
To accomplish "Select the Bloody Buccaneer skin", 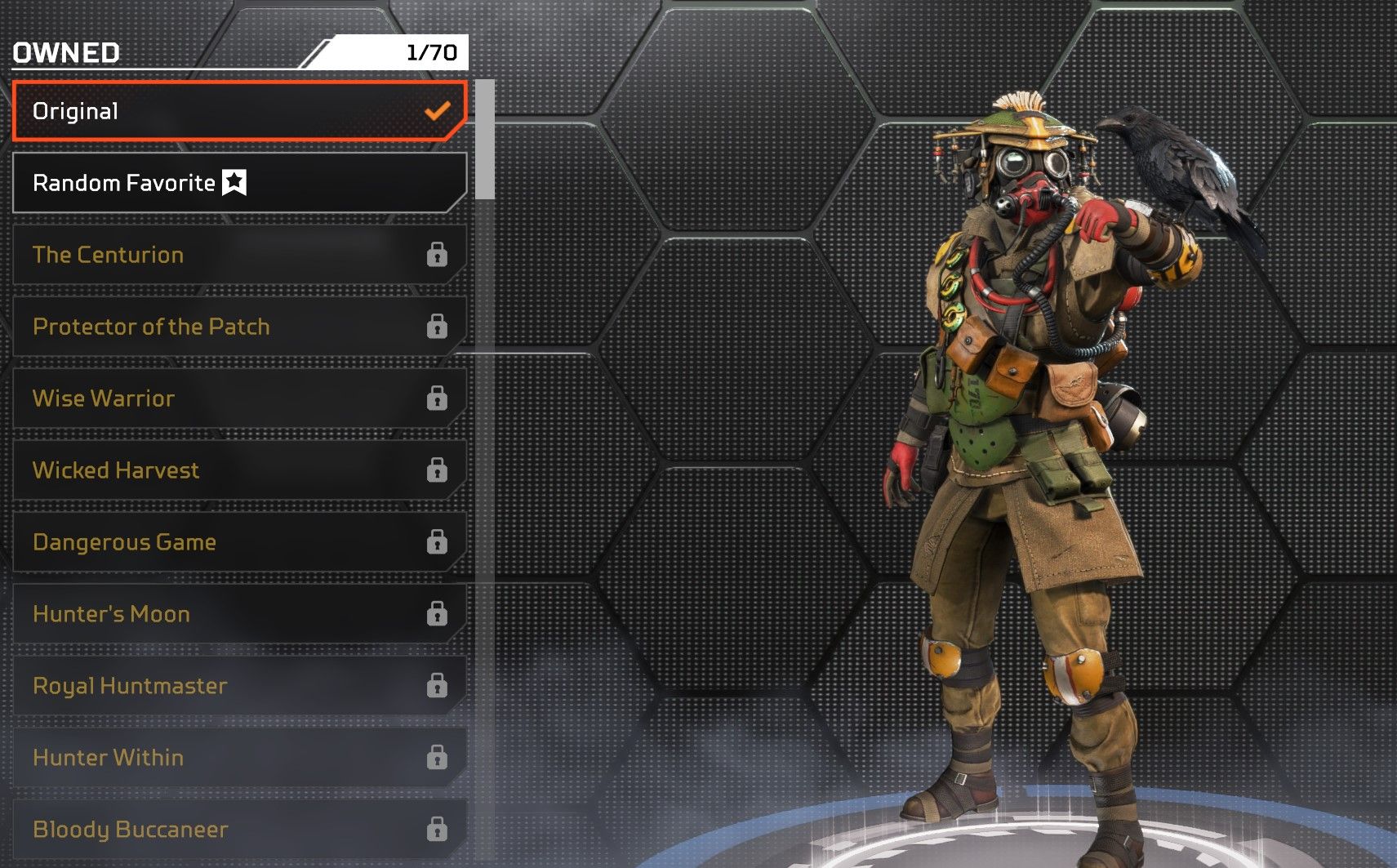I will coord(239,830).
